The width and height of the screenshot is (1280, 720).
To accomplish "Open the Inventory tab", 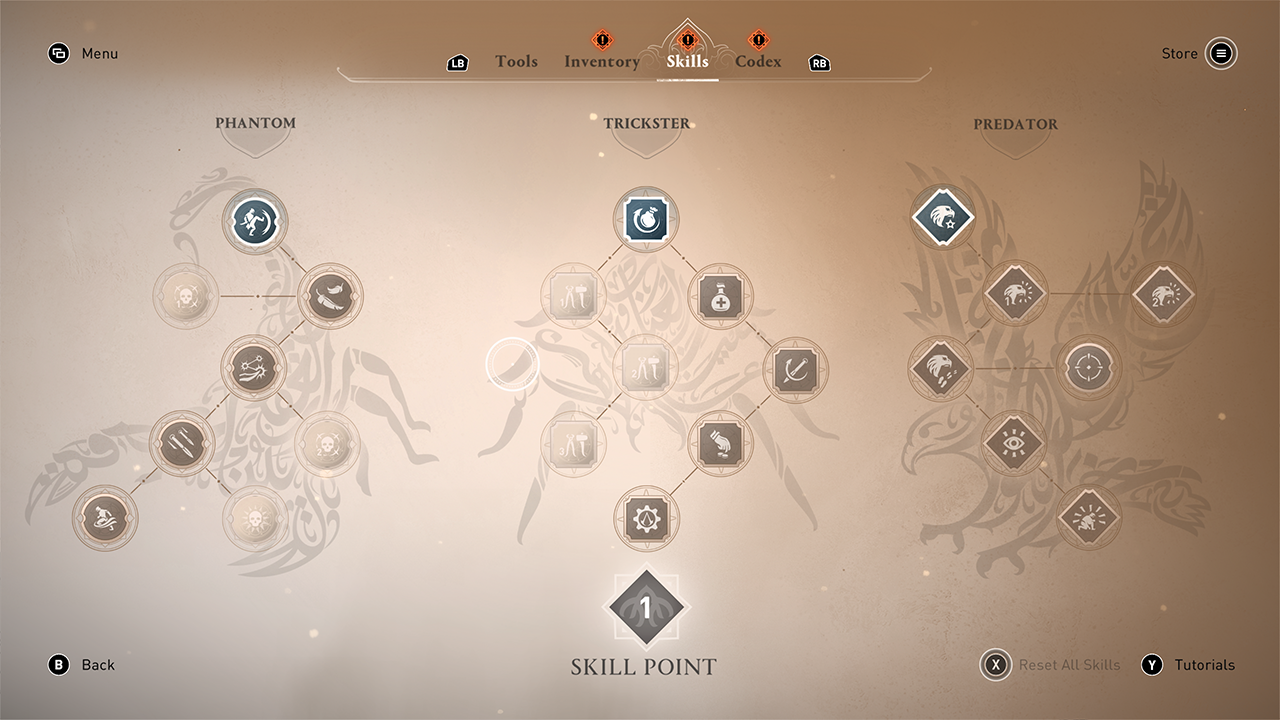I will pyautogui.click(x=601, y=61).
